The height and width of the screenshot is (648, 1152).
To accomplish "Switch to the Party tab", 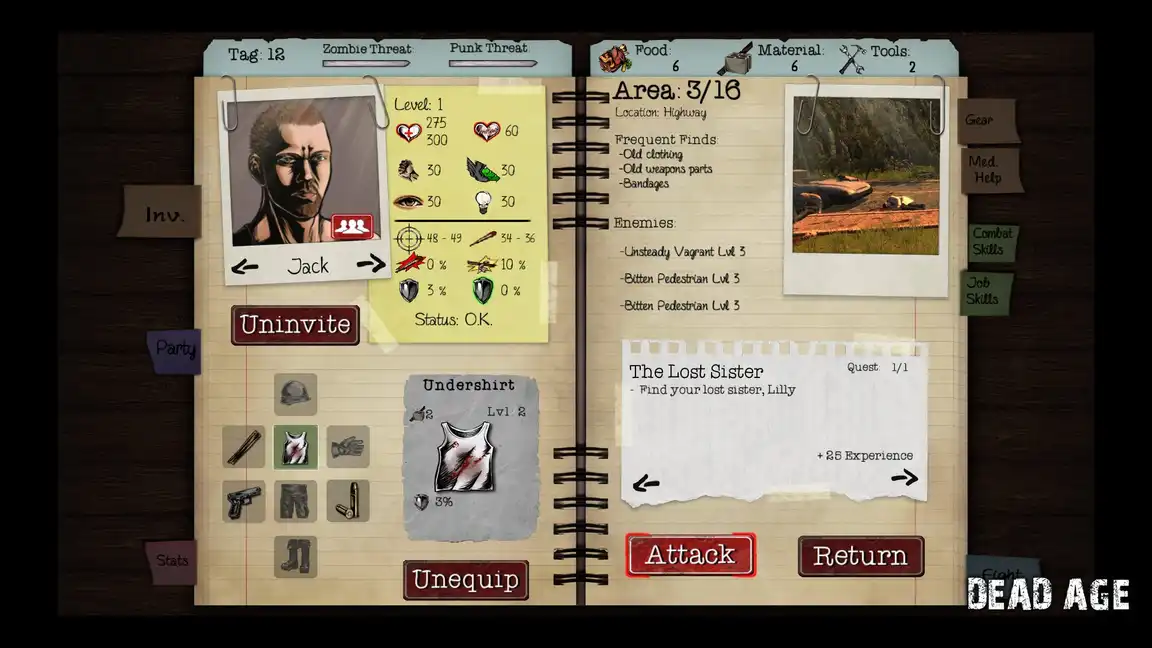I will tap(176, 350).
